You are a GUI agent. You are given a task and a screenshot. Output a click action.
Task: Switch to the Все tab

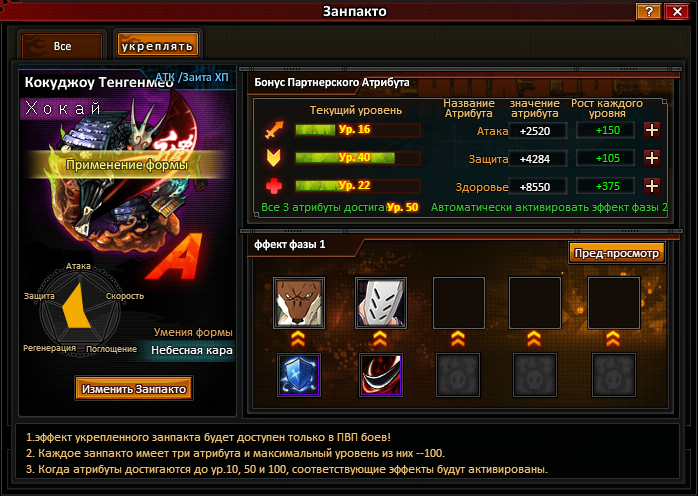tap(62, 46)
